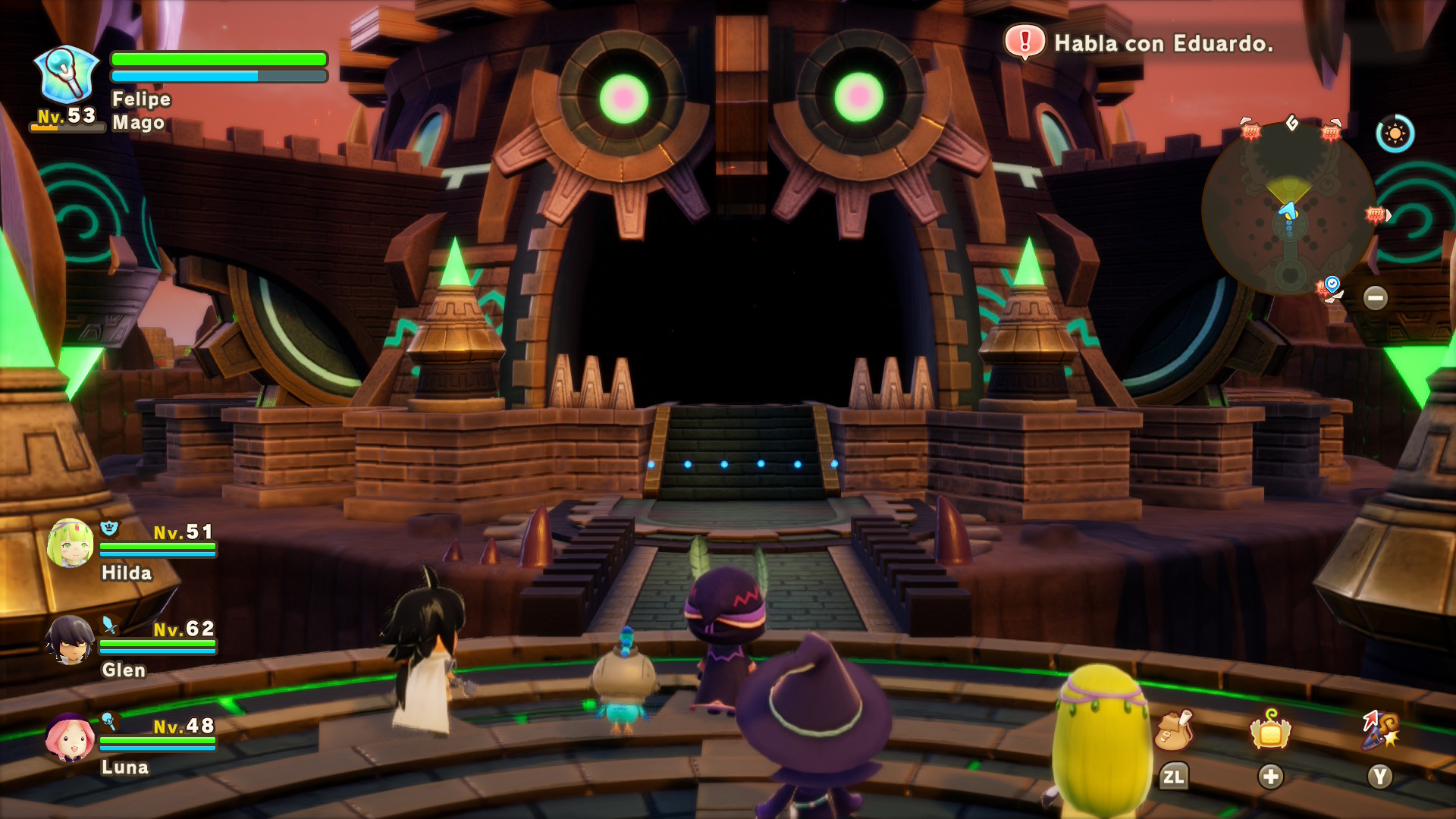Click the blue quest marker on minimap
Screen dimensions: 1456x819
[x=1332, y=284]
